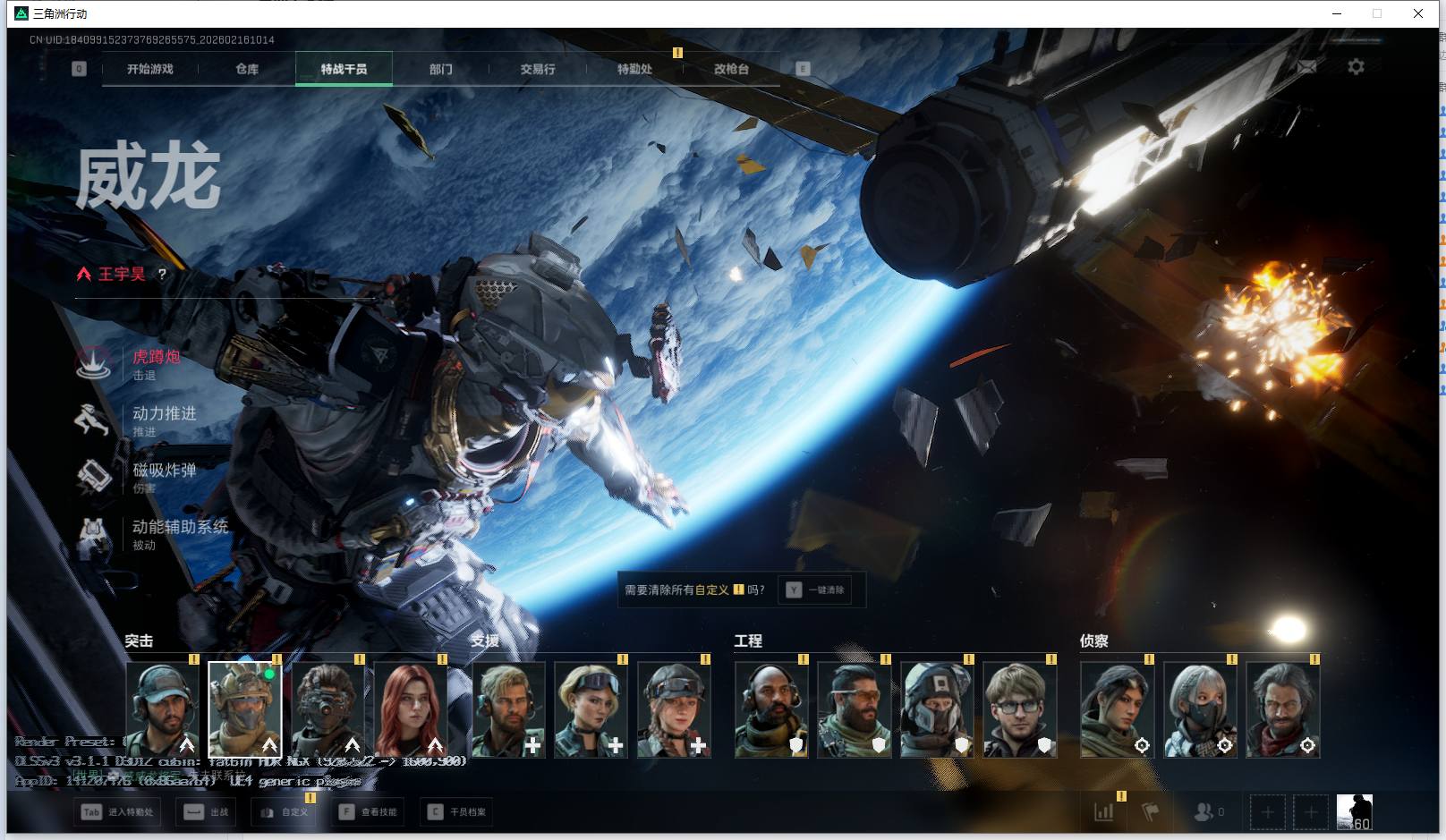The height and width of the screenshot is (840, 1446).
Task: Open the settings gear icon
Action: (1356, 67)
